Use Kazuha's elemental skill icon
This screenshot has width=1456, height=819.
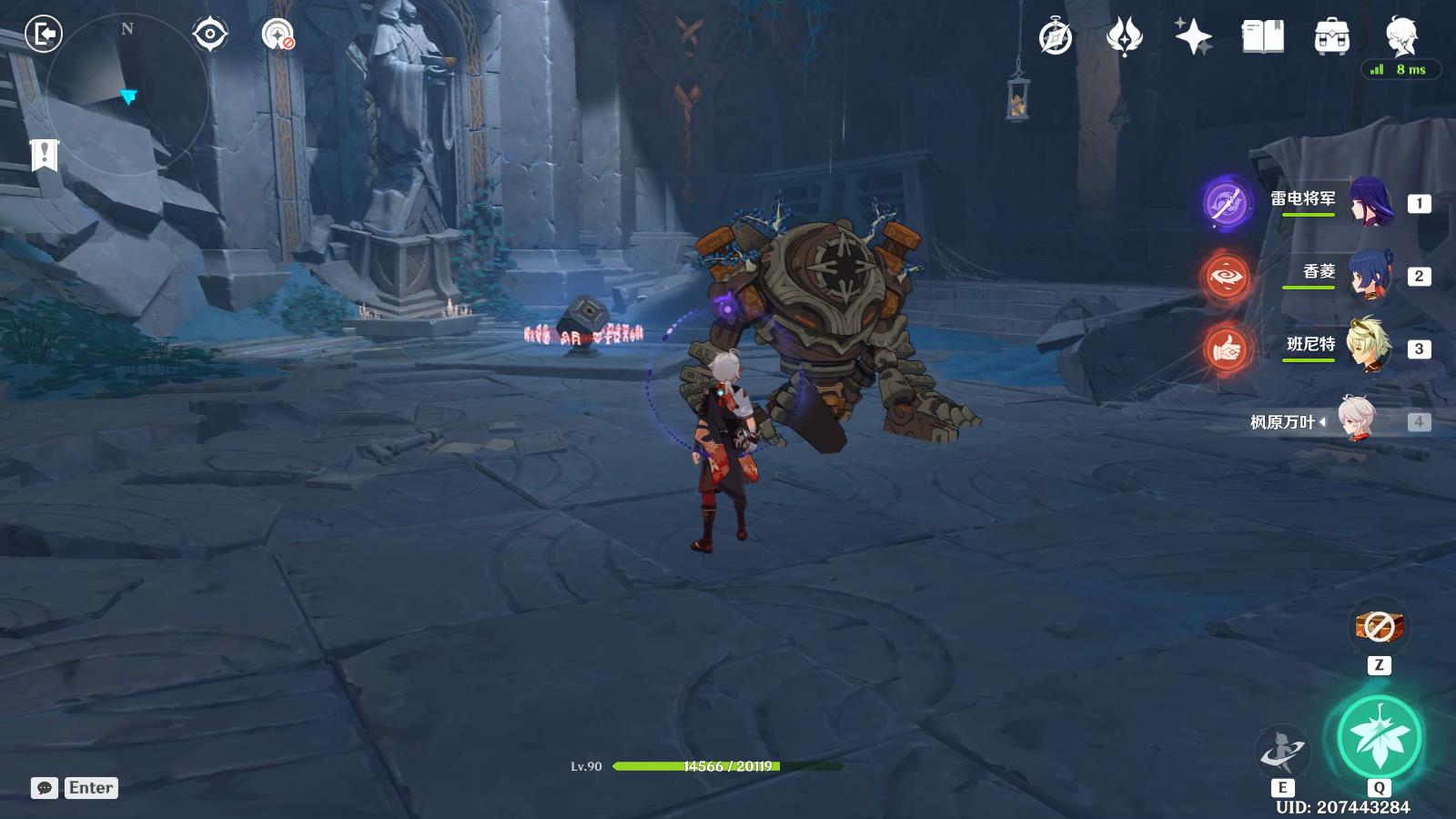pos(1281,752)
